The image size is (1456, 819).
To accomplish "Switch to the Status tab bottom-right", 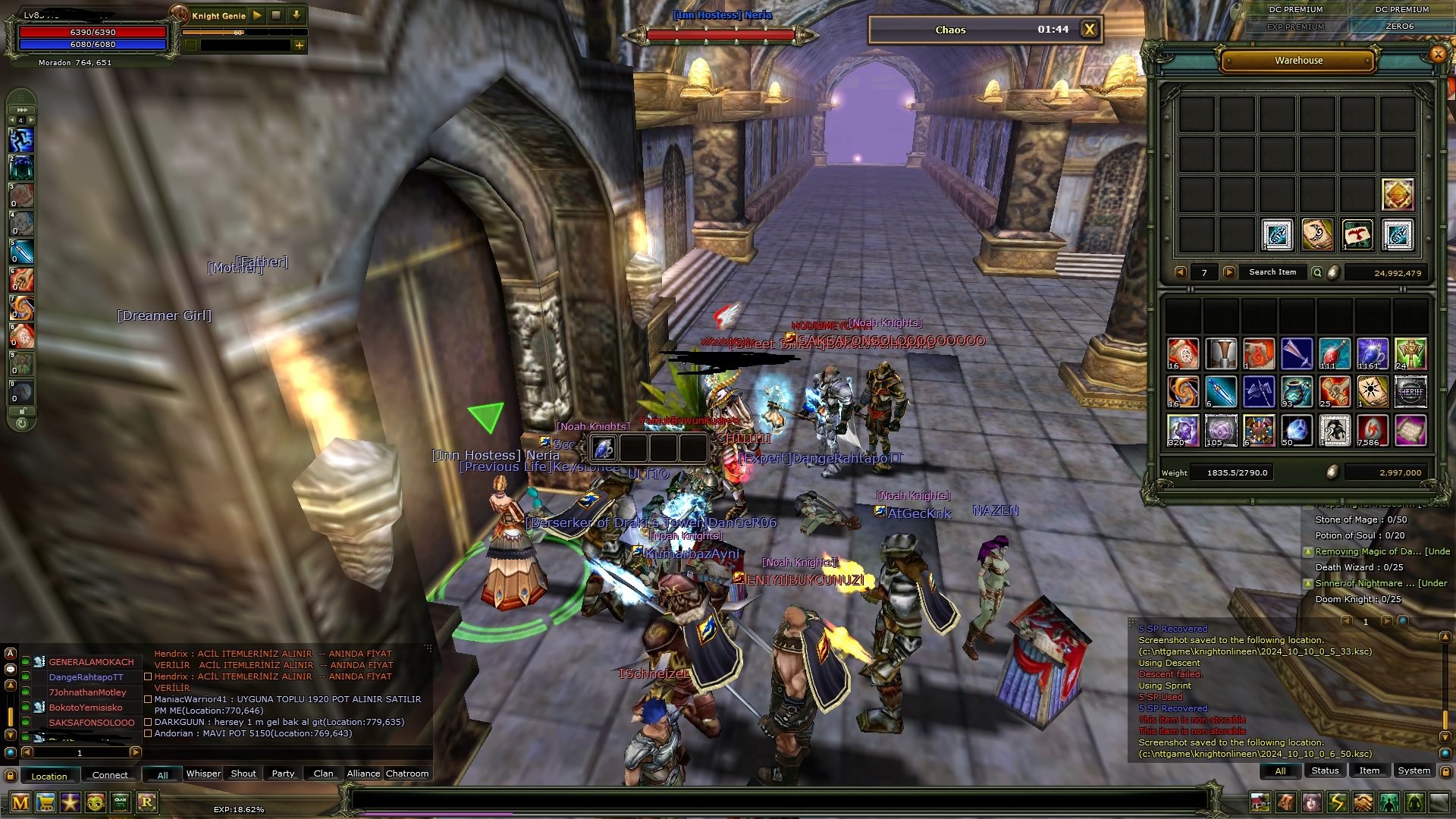I will (x=1324, y=770).
